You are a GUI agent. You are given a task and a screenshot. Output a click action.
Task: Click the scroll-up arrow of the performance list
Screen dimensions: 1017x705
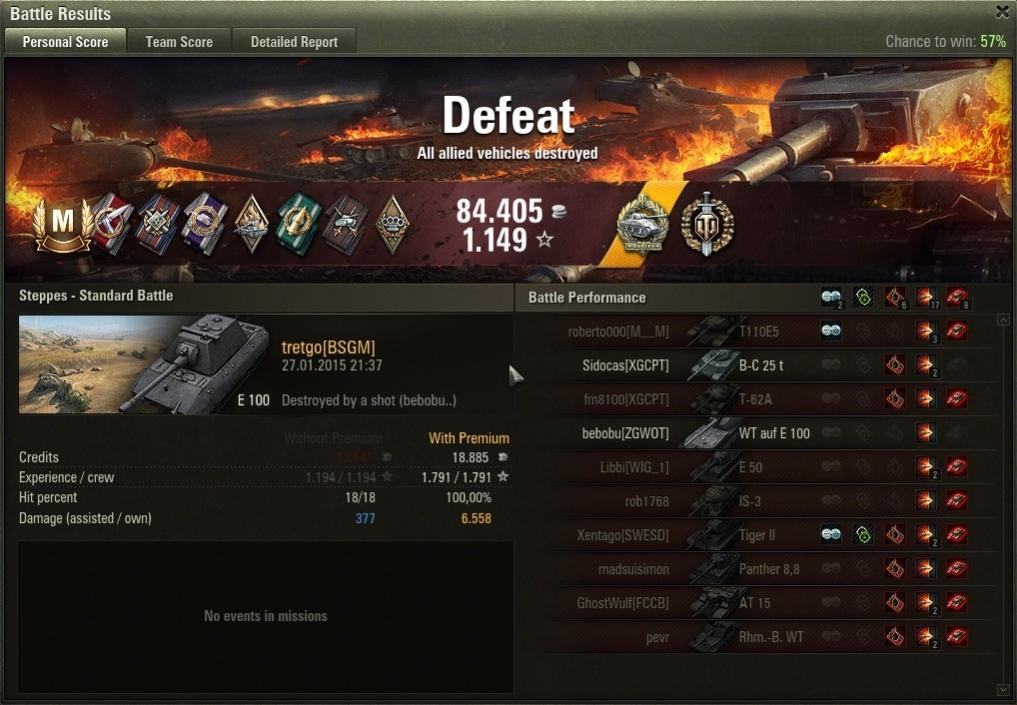[x=1004, y=320]
